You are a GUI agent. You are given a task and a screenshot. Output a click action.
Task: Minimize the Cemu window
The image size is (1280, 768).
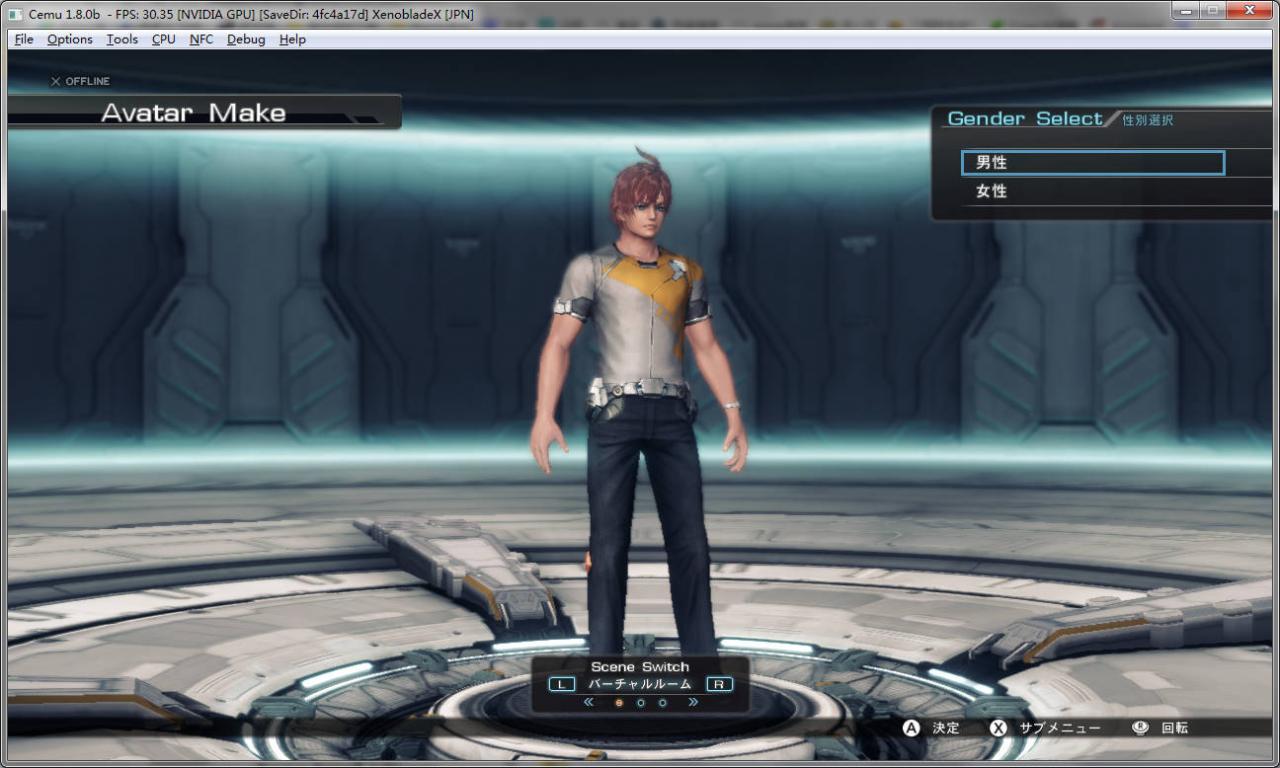tap(1187, 11)
